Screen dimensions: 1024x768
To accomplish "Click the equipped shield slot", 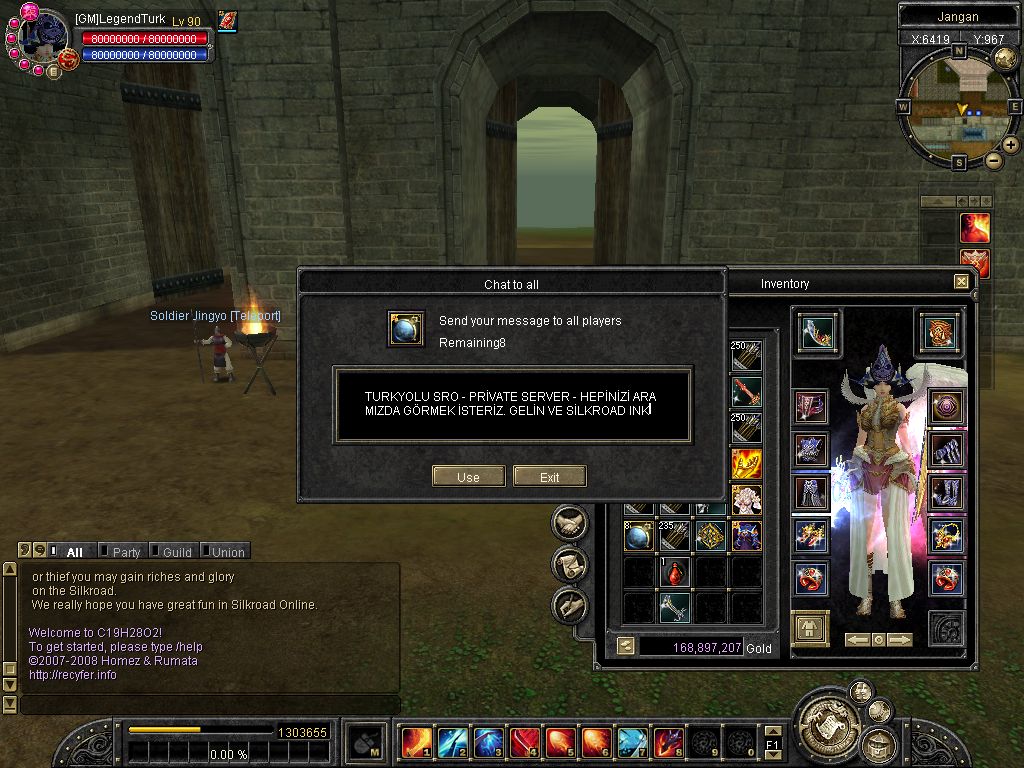I will 940,332.
